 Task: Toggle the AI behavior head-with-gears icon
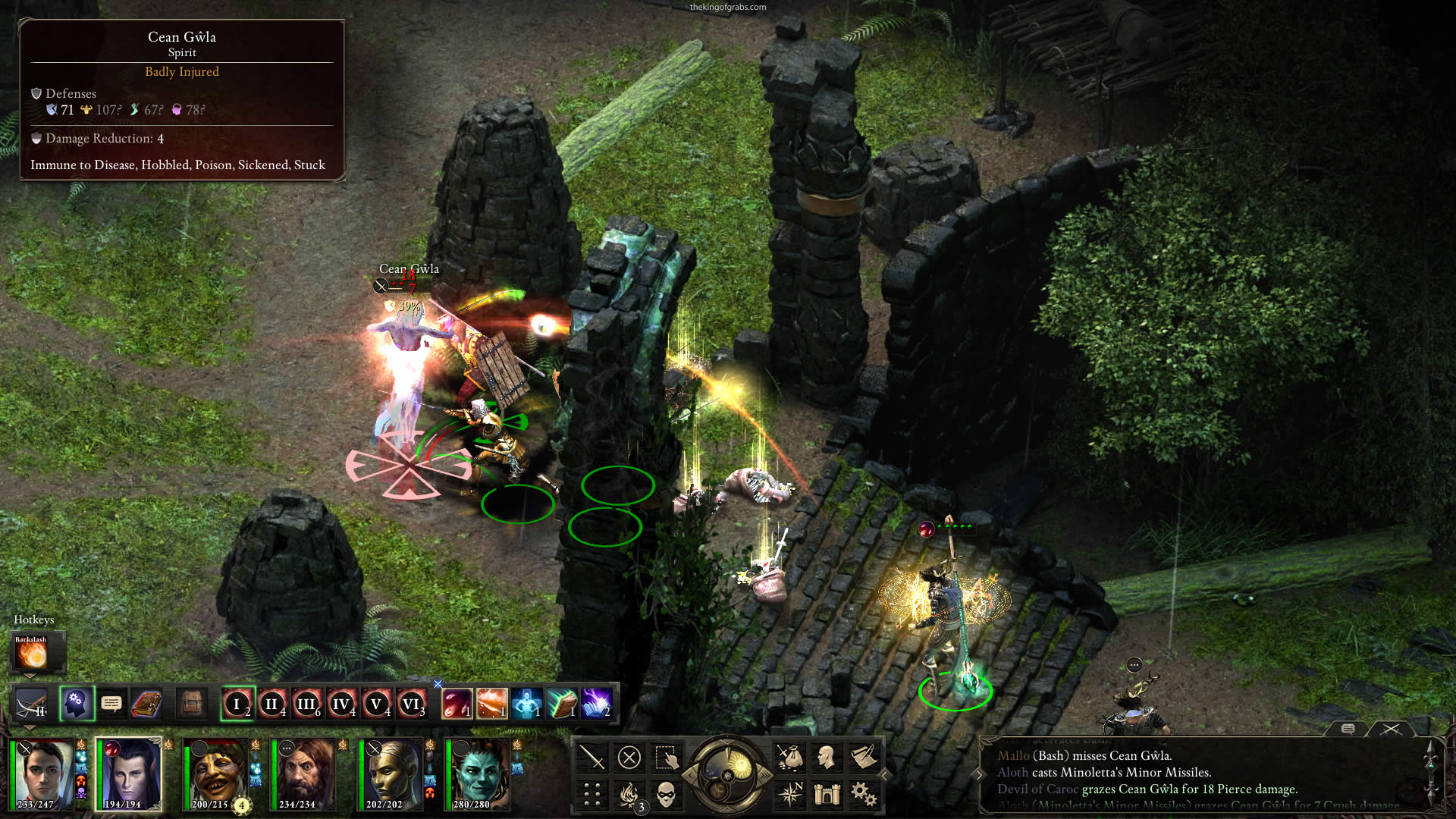(76, 704)
